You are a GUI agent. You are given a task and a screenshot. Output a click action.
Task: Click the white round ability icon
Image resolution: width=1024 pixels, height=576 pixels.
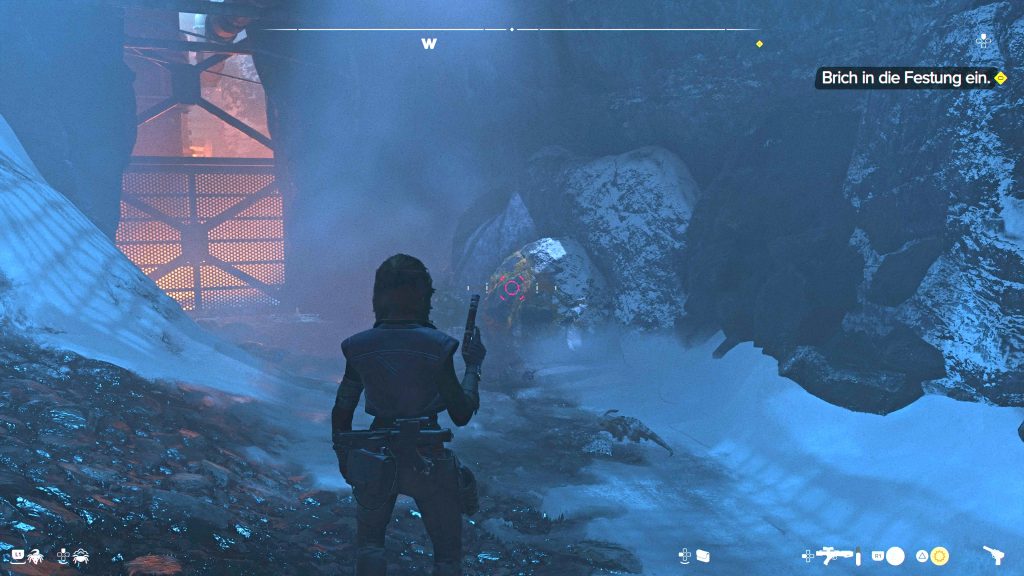(896, 555)
